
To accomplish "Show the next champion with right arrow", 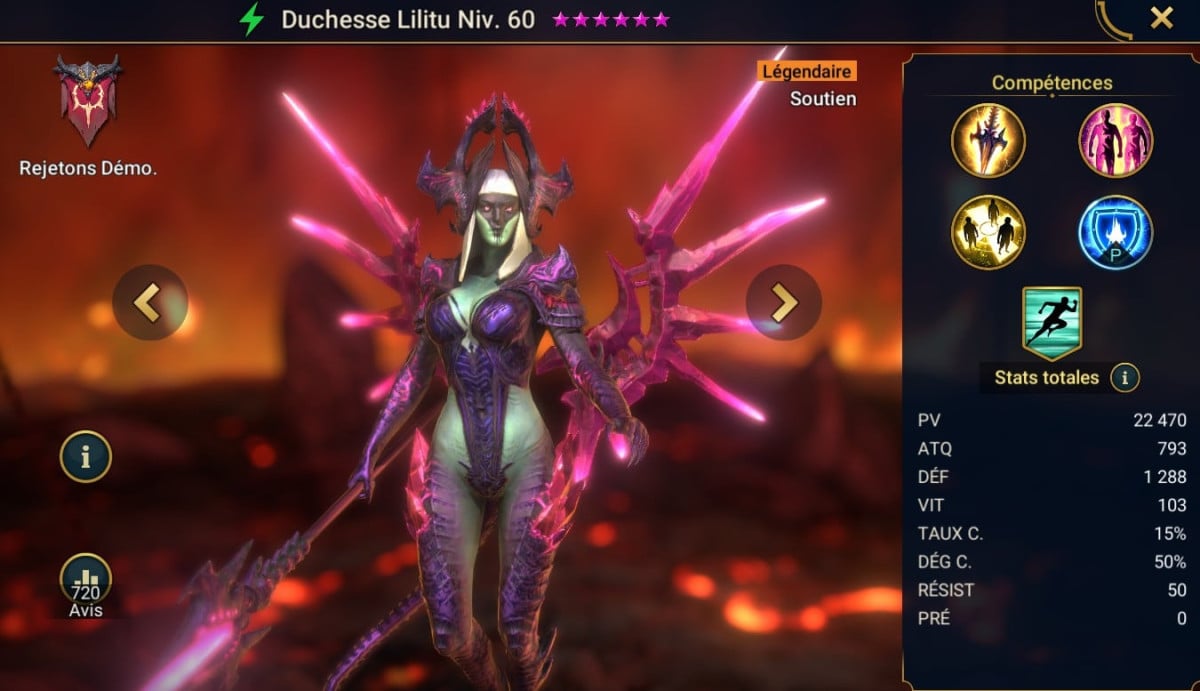I will click(784, 302).
